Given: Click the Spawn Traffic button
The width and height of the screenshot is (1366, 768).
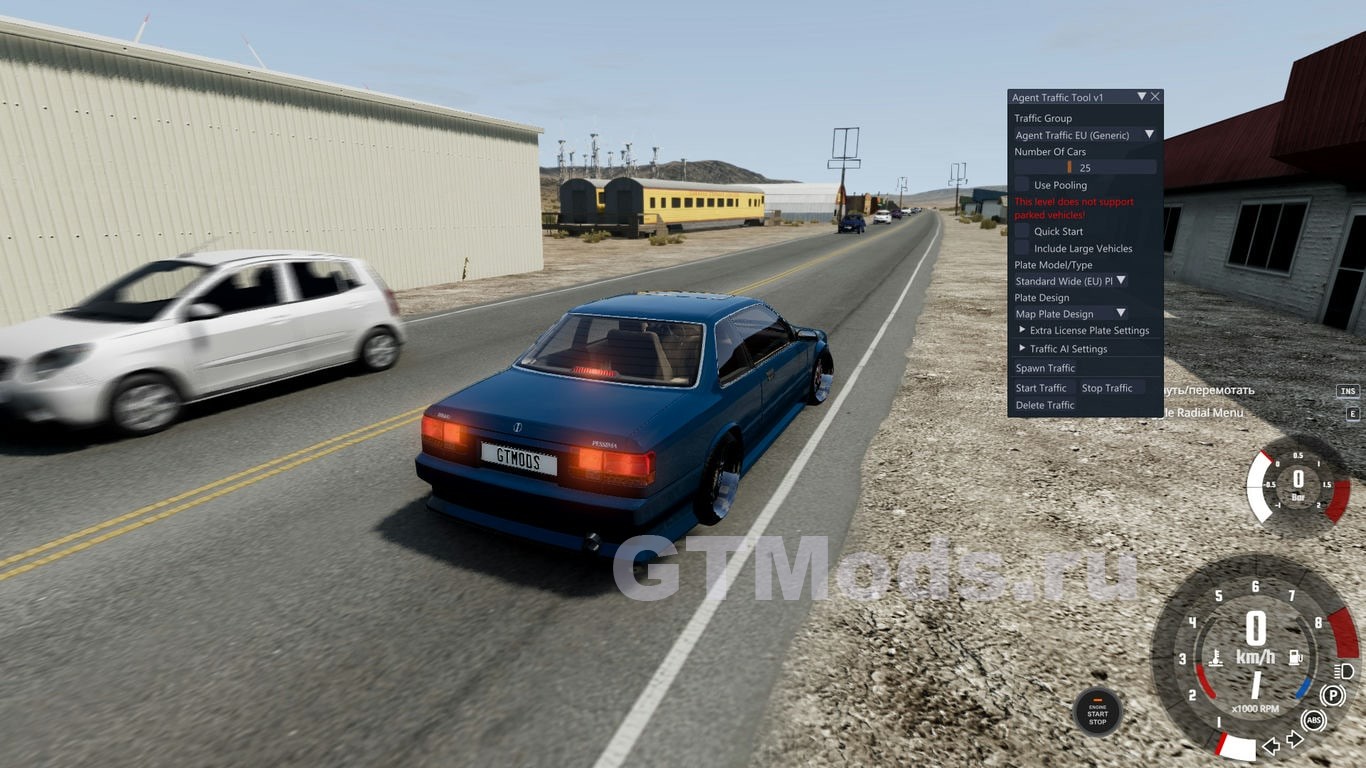Looking at the screenshot, I should tap(1045, 368).
